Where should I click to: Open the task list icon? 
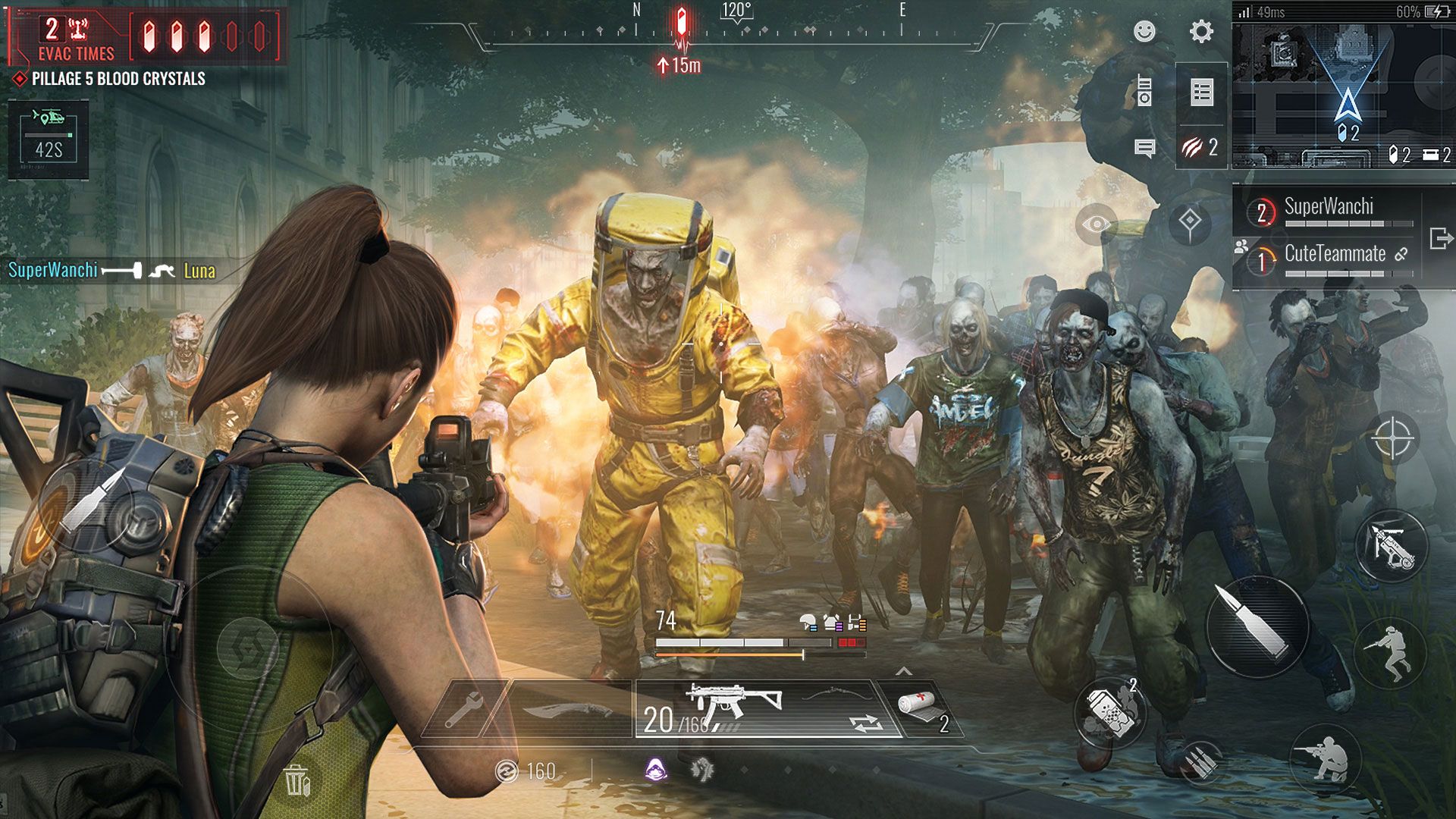pos(1202,93)
